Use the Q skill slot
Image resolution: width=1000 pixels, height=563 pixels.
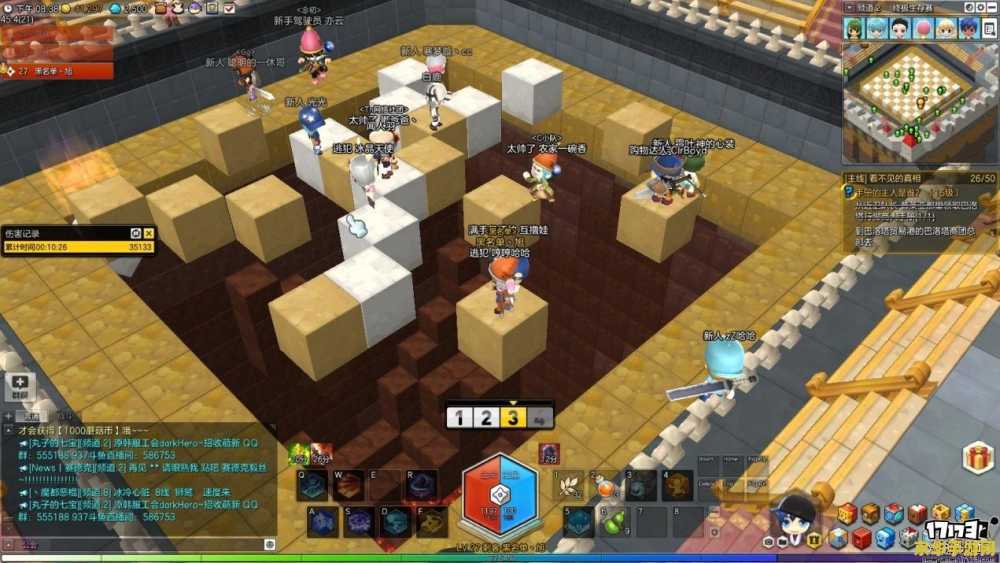click(x=313, y=486)
